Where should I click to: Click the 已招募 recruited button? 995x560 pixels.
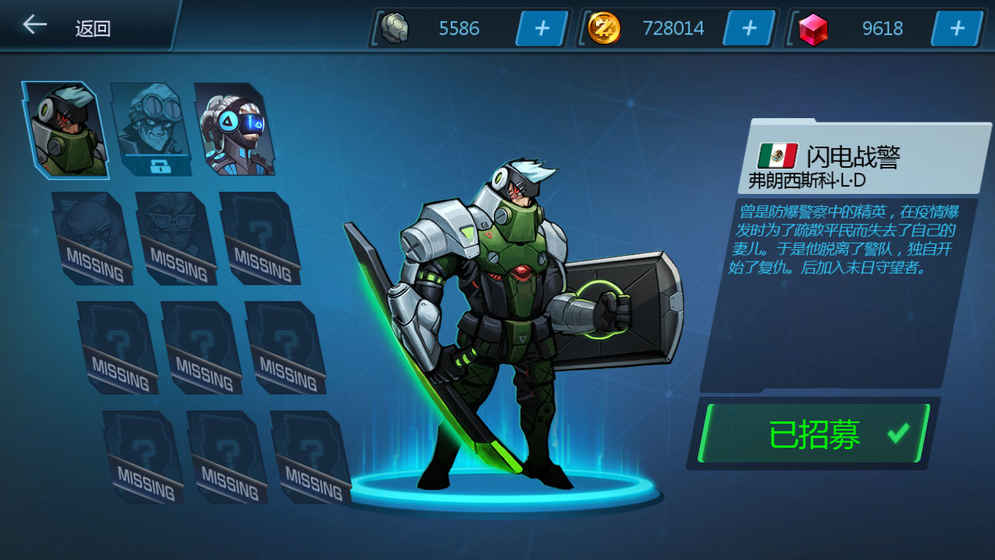815,434
